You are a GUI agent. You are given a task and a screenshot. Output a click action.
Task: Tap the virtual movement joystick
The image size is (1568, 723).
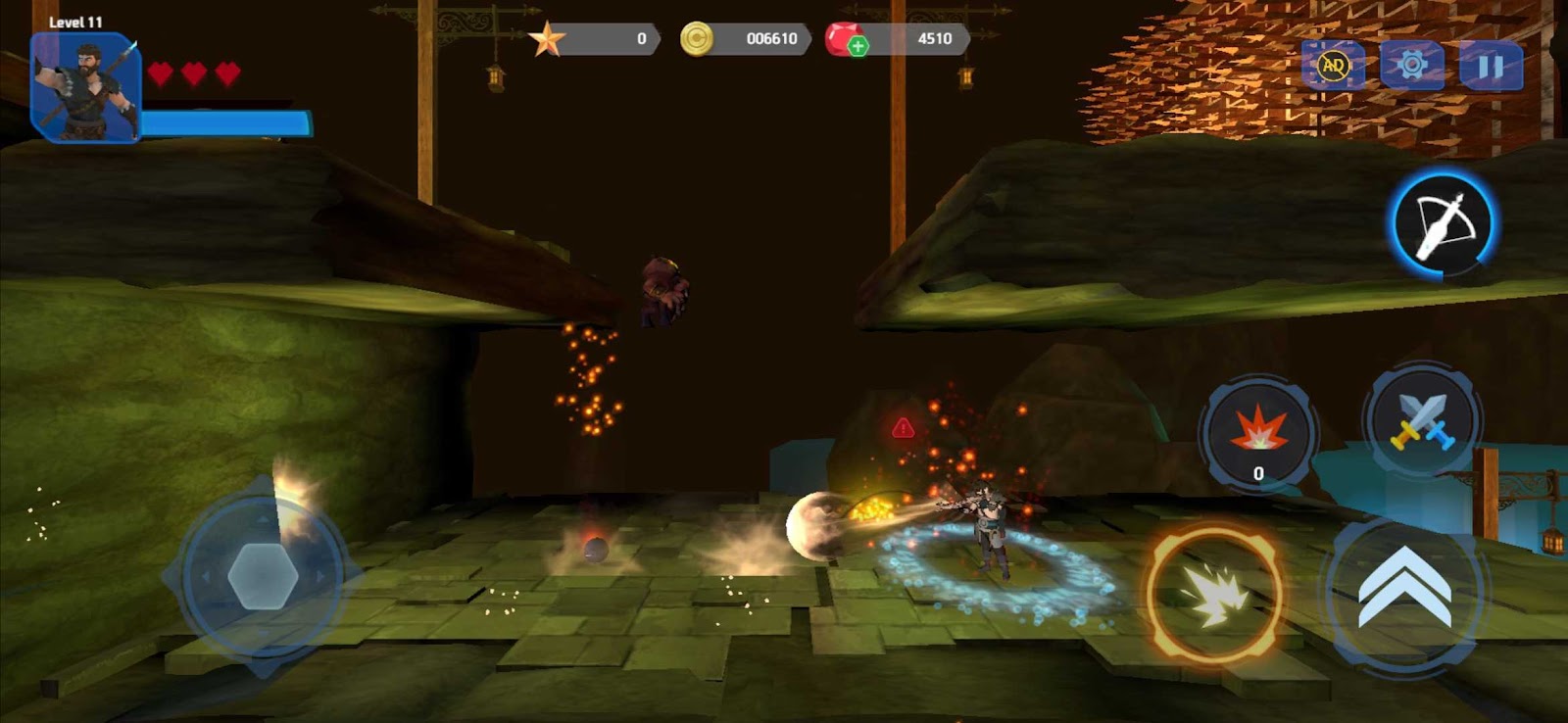pos(263,576)
